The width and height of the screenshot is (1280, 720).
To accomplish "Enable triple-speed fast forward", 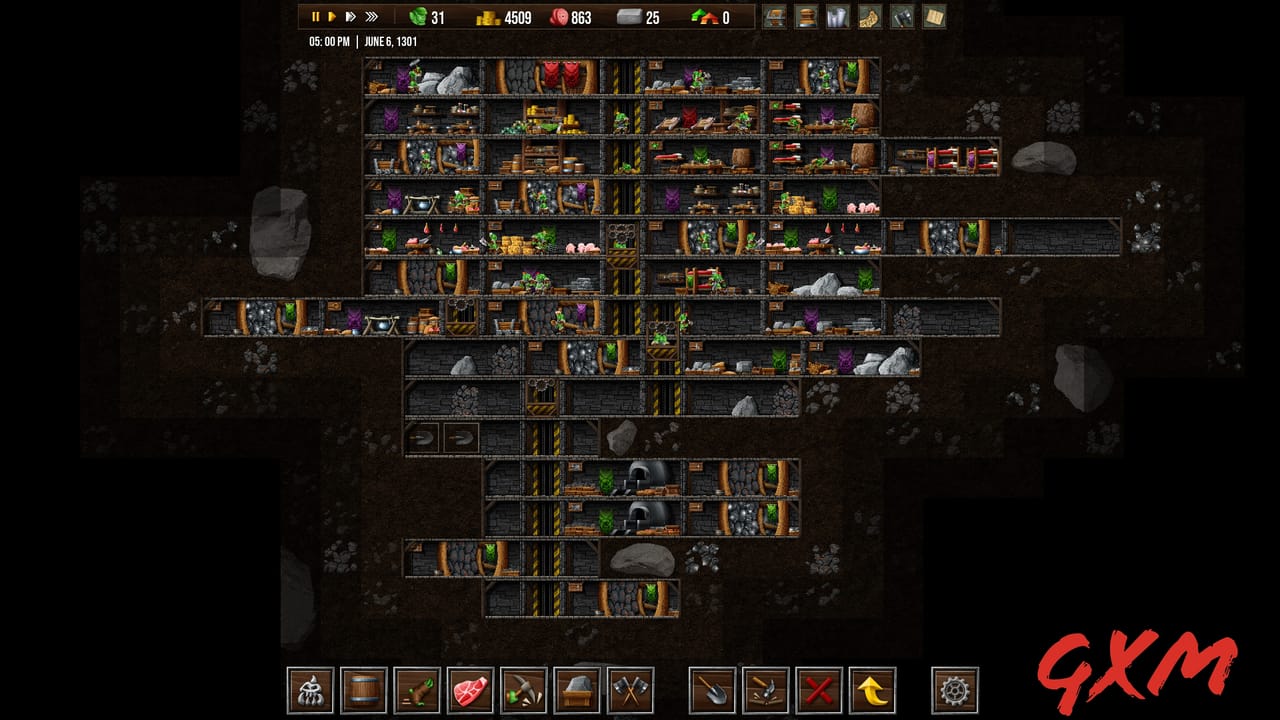I will click(370, 17).
